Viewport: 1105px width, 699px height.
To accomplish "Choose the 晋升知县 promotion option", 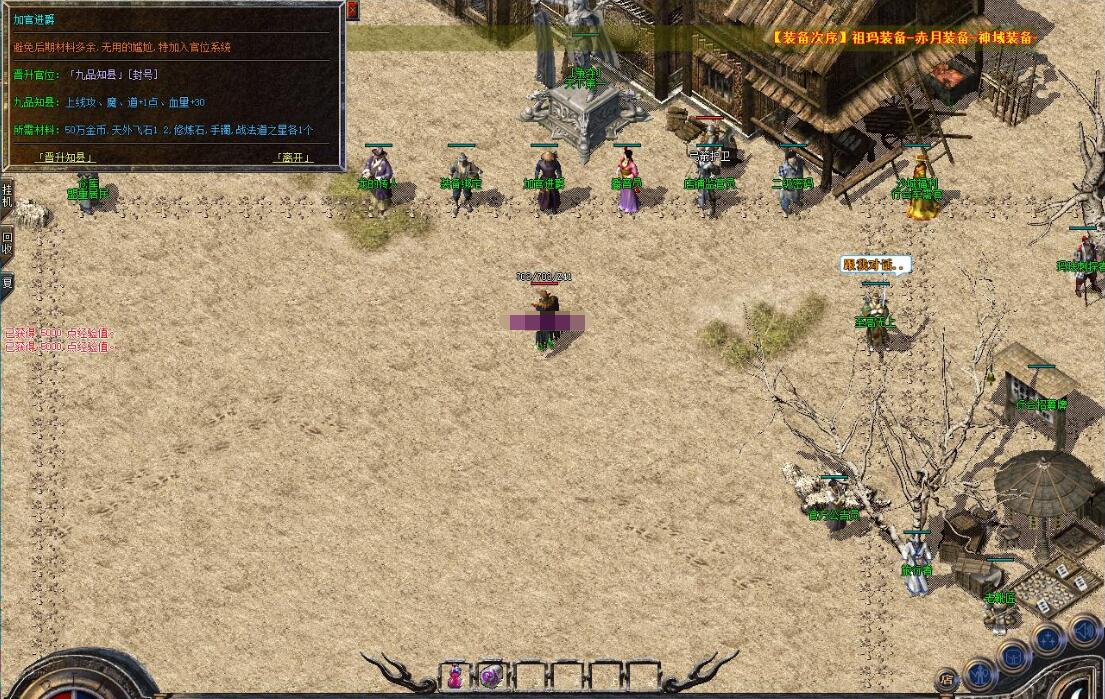I will pos(66,157).
